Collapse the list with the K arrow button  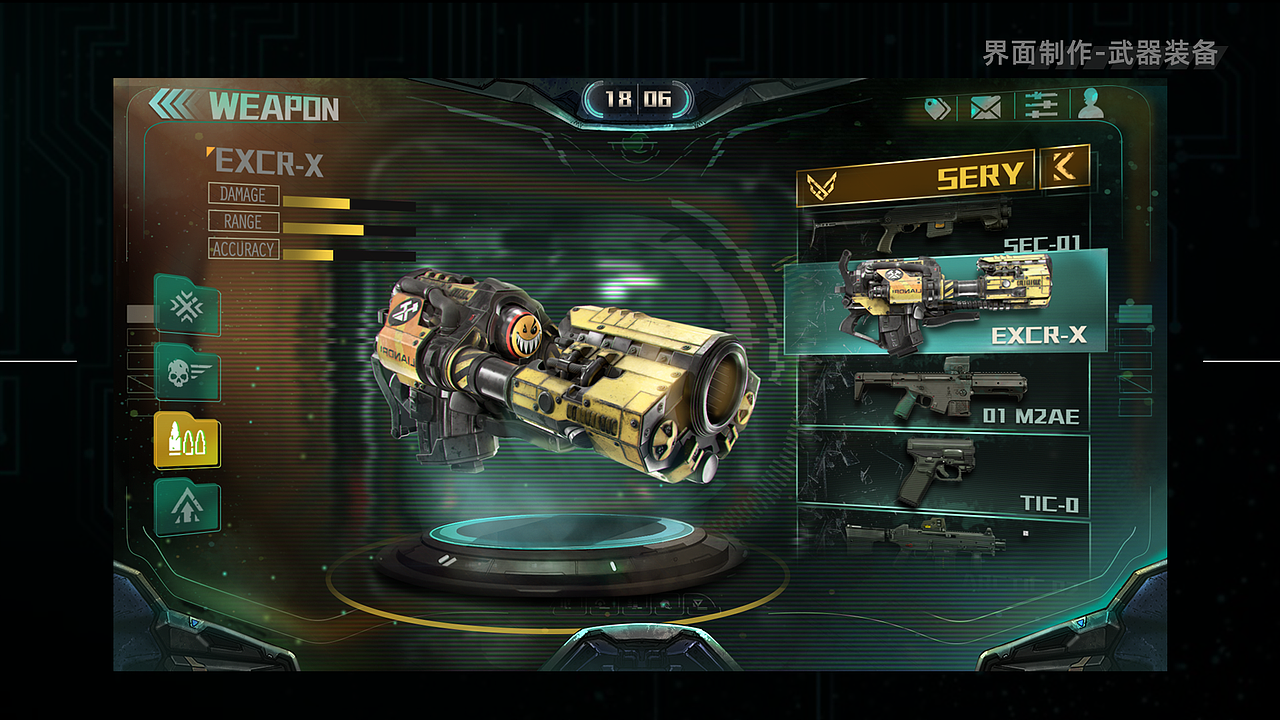click(x=1063, y=170)
